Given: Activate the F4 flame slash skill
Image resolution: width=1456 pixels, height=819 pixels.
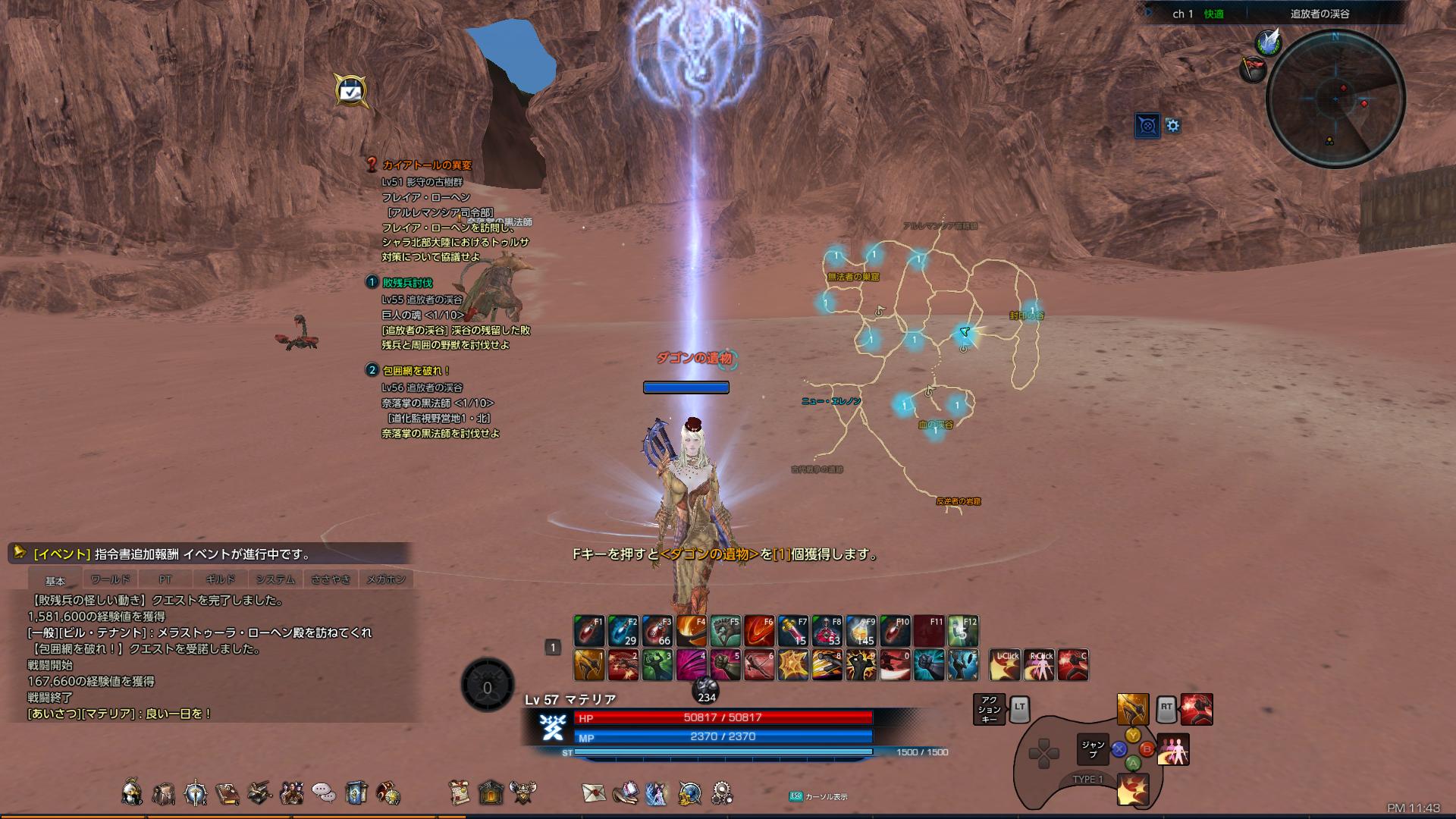Looking at the screenshot, I should click(x=691, y=631).
